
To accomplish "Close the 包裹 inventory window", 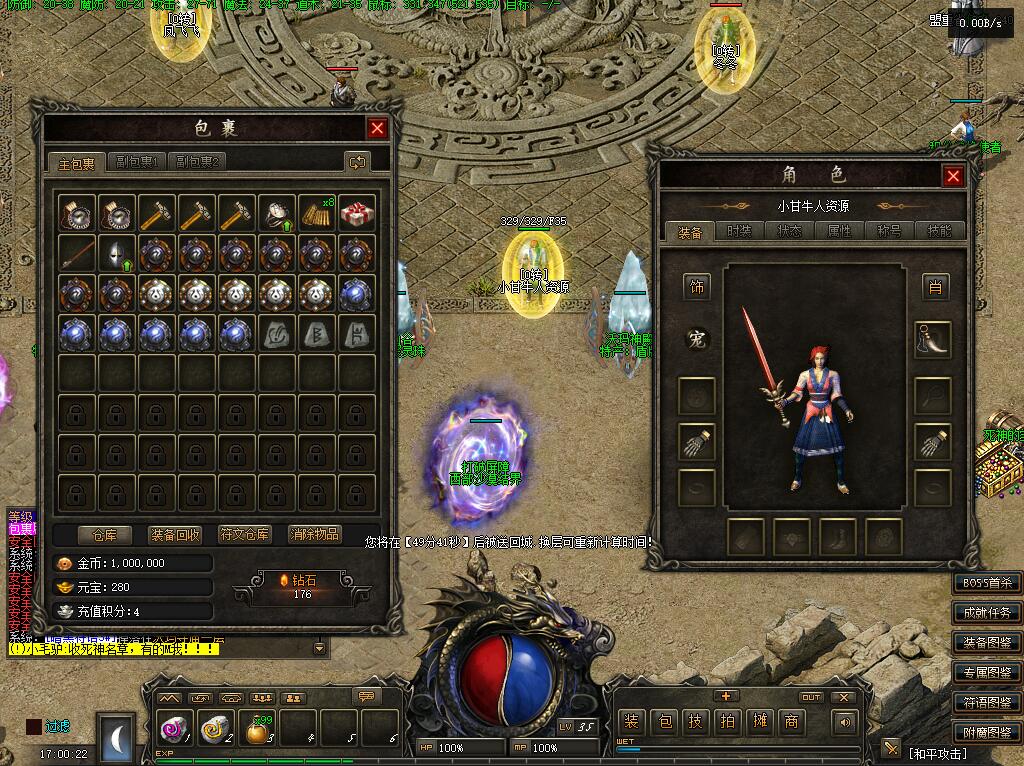I will [377, 128].
